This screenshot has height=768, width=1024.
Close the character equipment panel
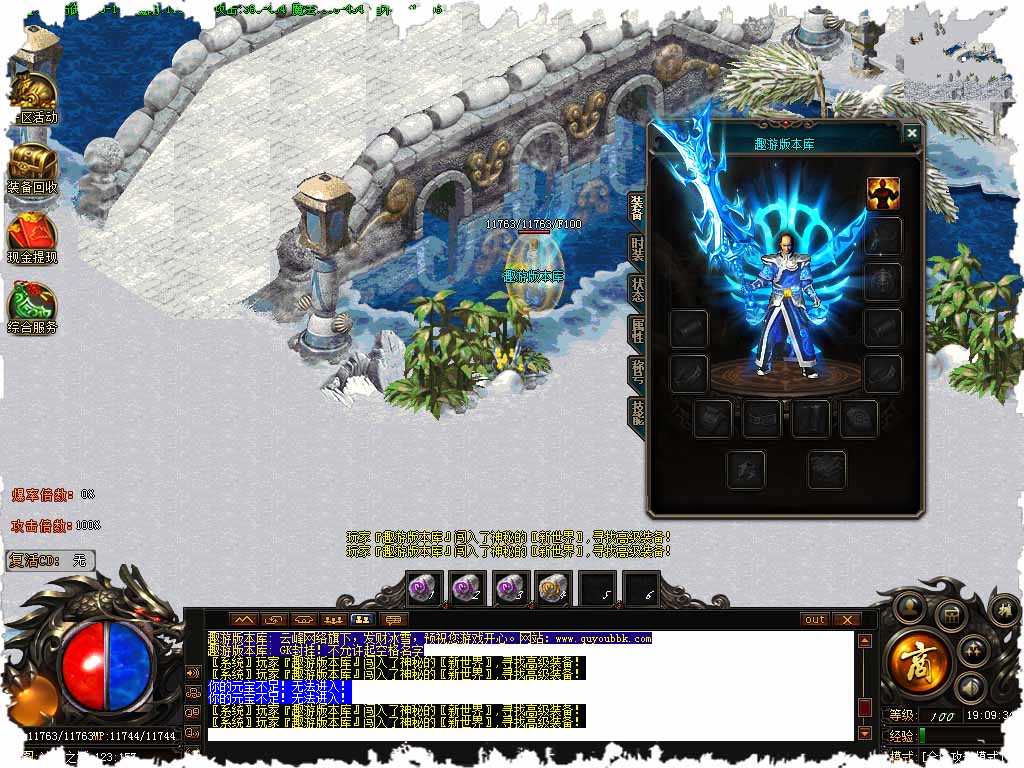tap(911, 133)
